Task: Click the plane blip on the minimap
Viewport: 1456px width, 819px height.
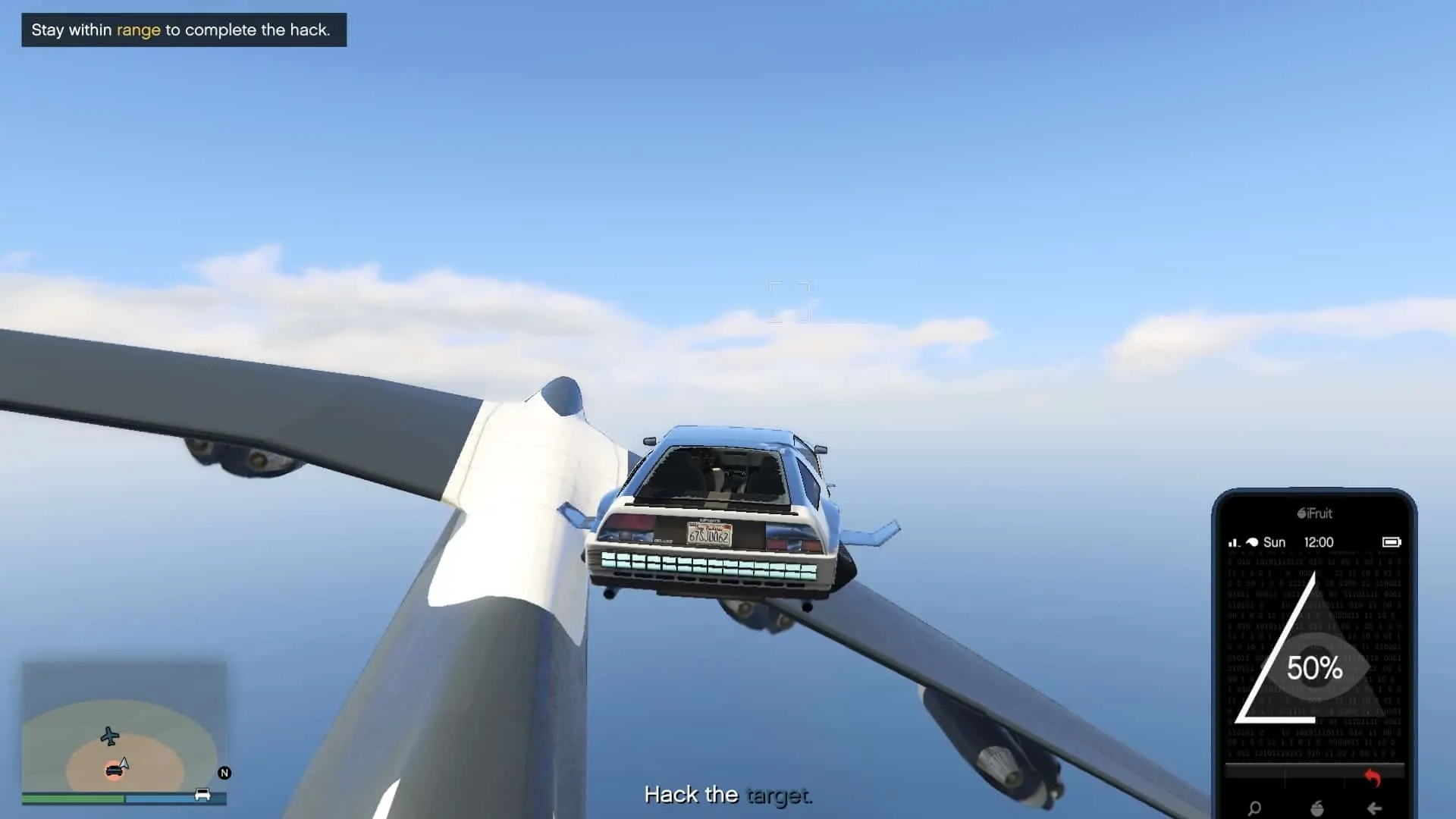Action: coord(109,736)
